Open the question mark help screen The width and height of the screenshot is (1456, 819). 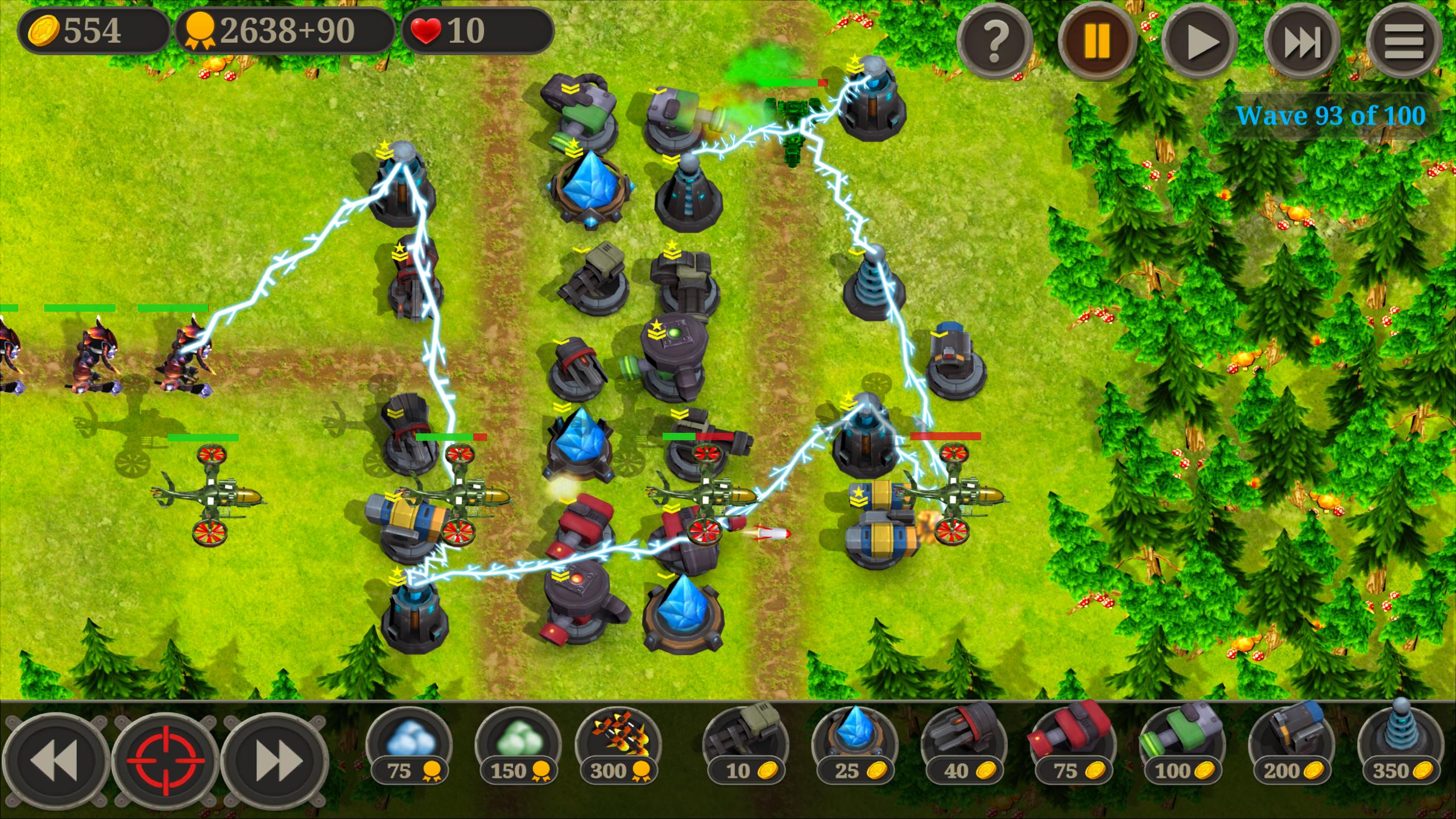(x=995, y=40)
